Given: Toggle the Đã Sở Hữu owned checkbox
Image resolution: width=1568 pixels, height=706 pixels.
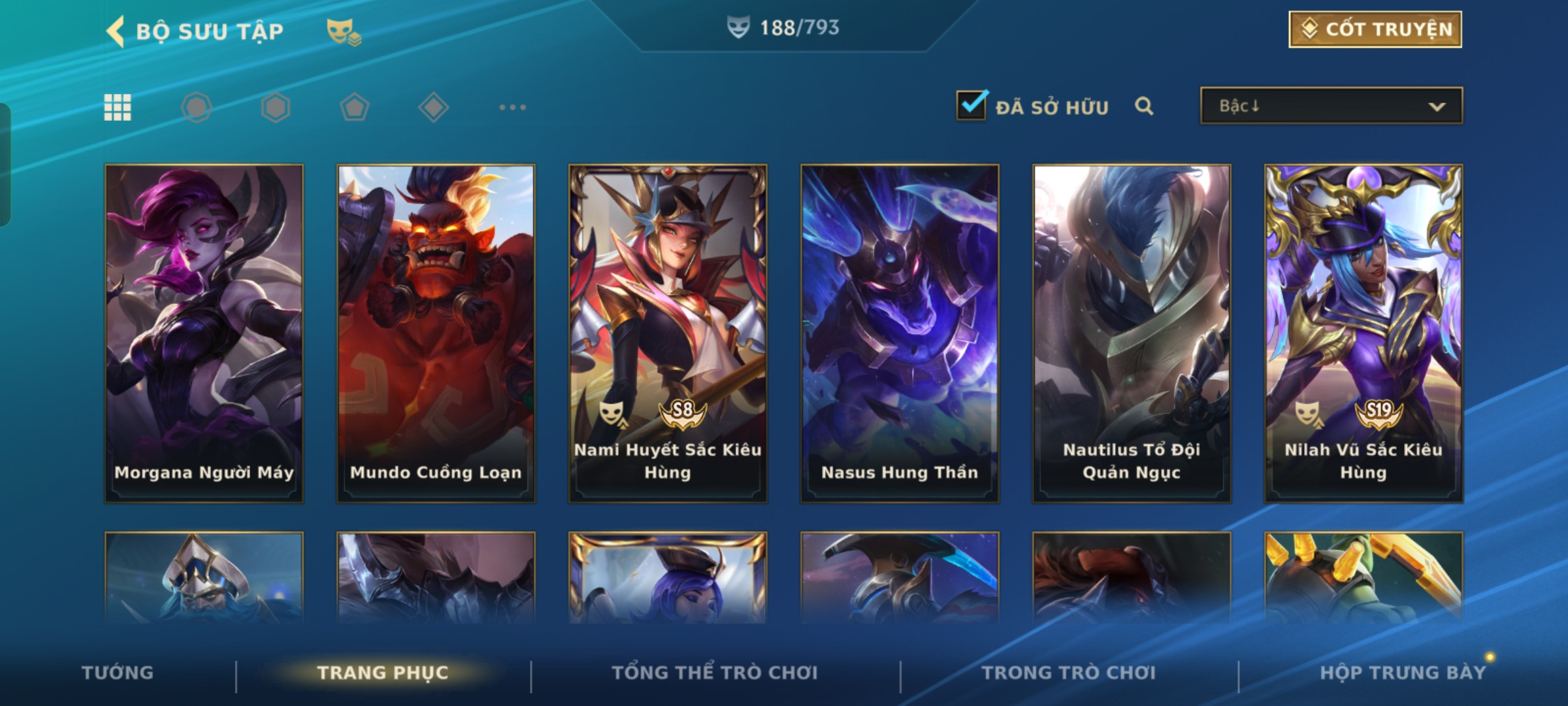Looking at the screenshot, I should coord(971,106).
